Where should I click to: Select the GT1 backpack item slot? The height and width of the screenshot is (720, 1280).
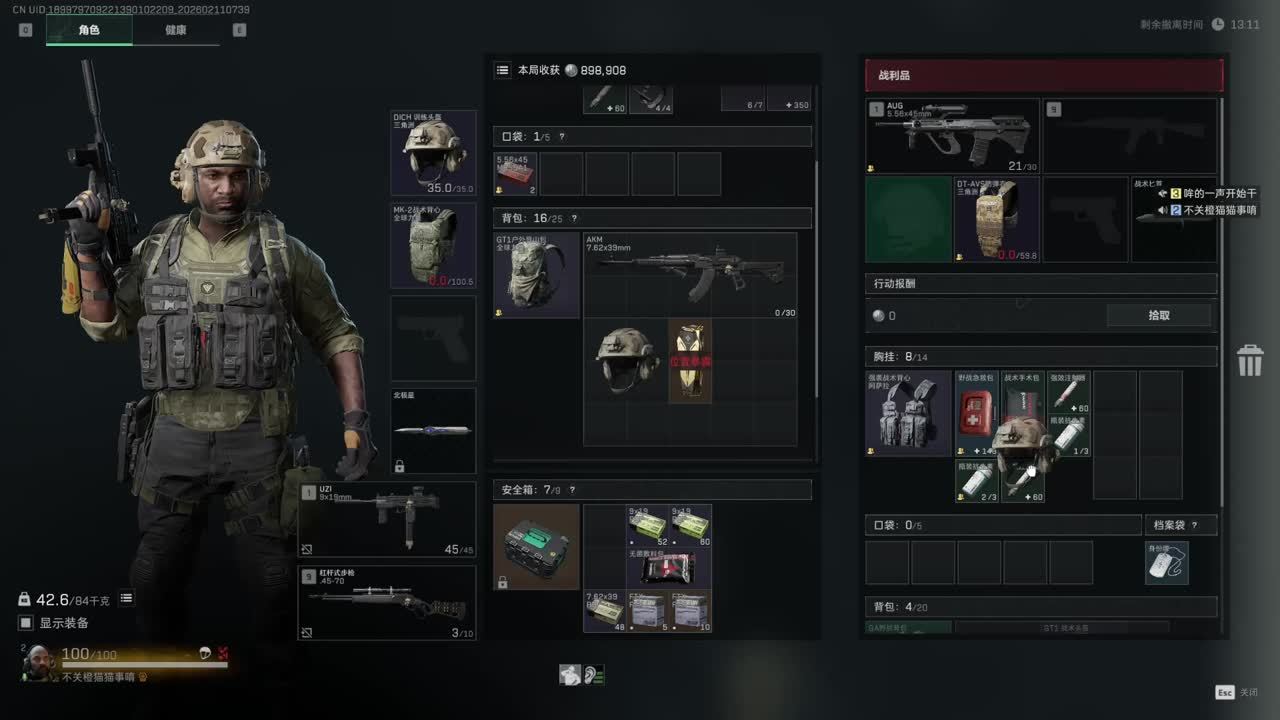pyautogui.click(x=536, y=275)
